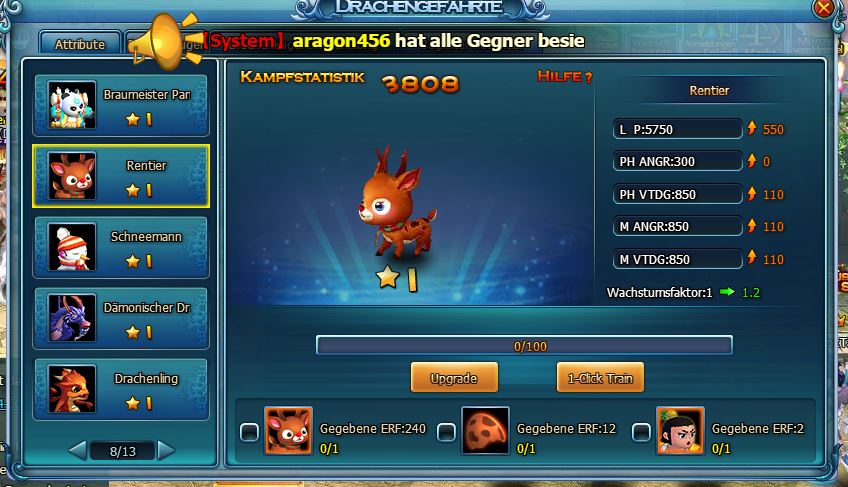Tick the checkbox for the child character item

coord(641,432)
